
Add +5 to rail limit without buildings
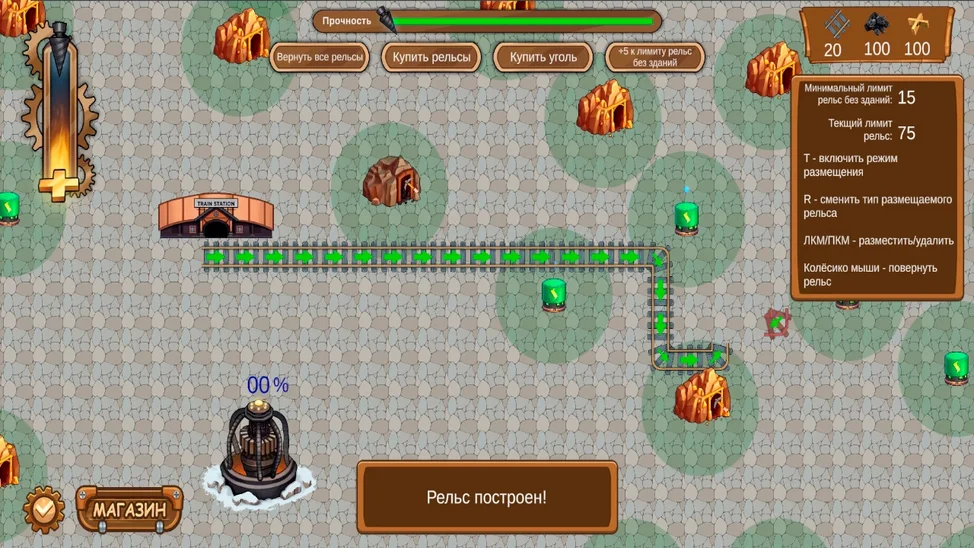click(x=654, y=57)
